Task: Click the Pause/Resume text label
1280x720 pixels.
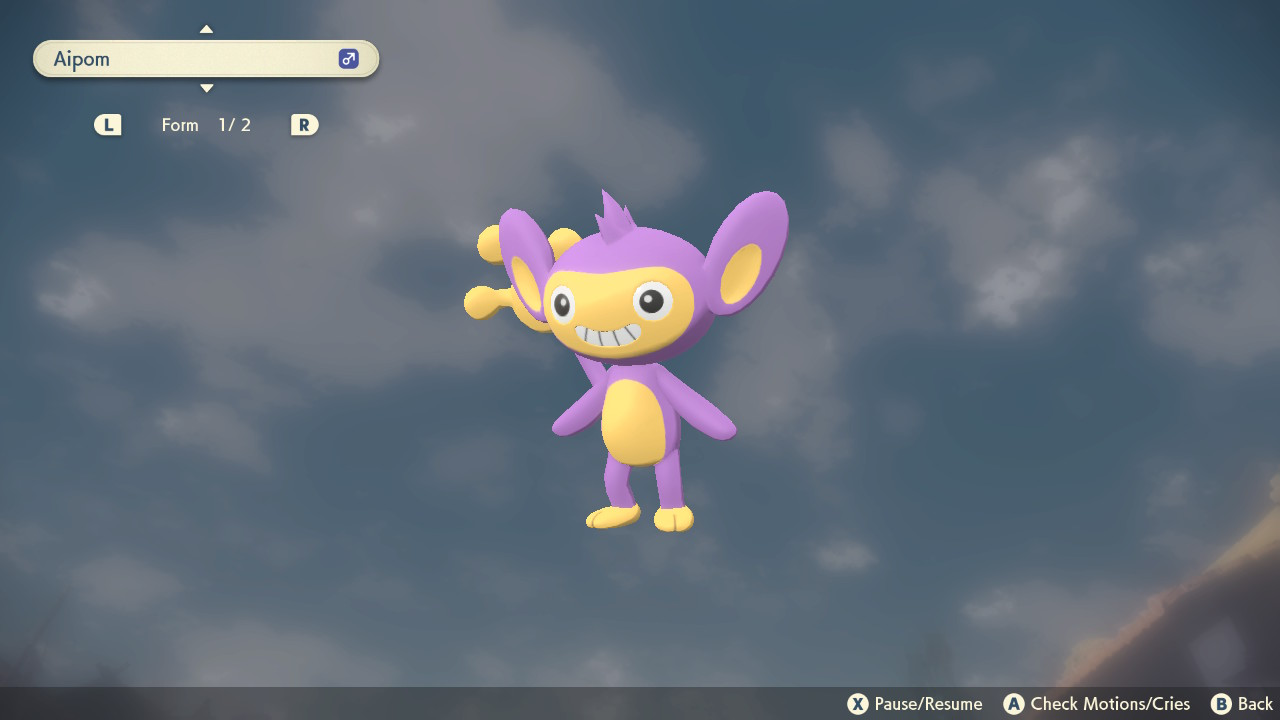Action: (925, 704)
